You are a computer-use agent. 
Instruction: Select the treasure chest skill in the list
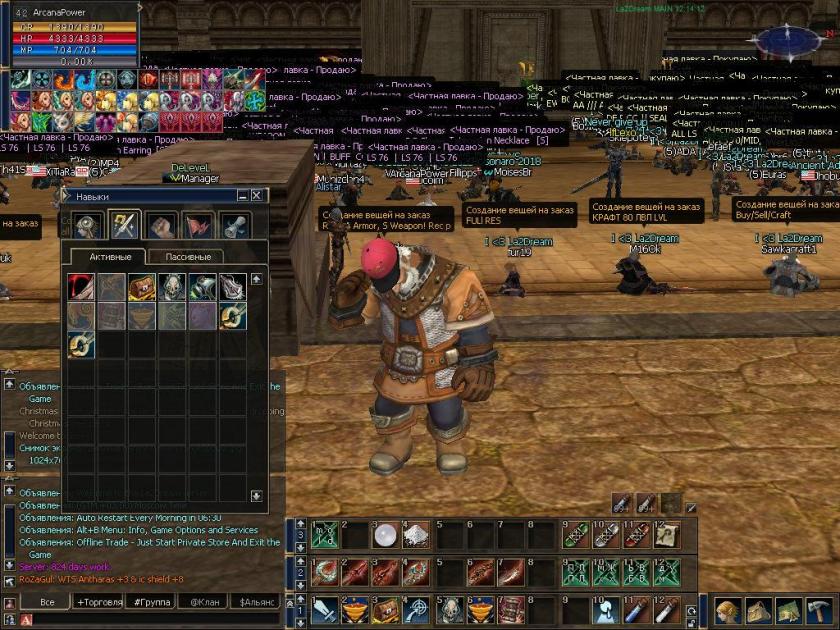coord(141,288)
